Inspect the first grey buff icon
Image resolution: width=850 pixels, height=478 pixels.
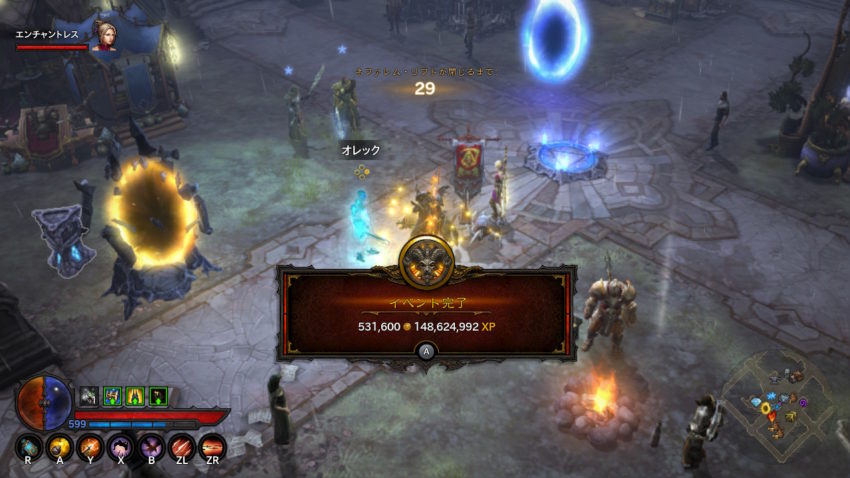click(89, 396)
